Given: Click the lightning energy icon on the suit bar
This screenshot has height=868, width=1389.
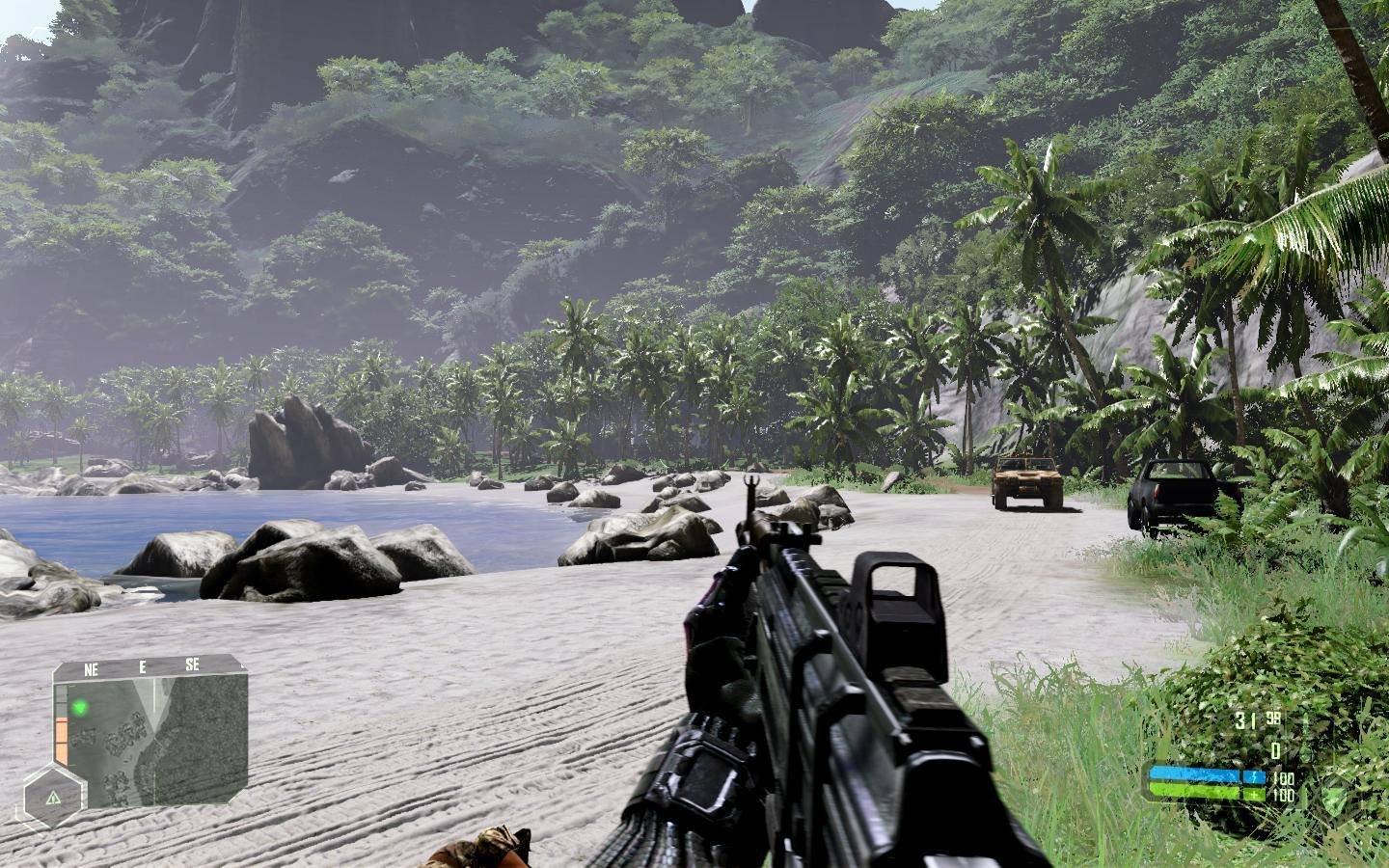Looking at the screenshot, I should (x=1254, y=776).
